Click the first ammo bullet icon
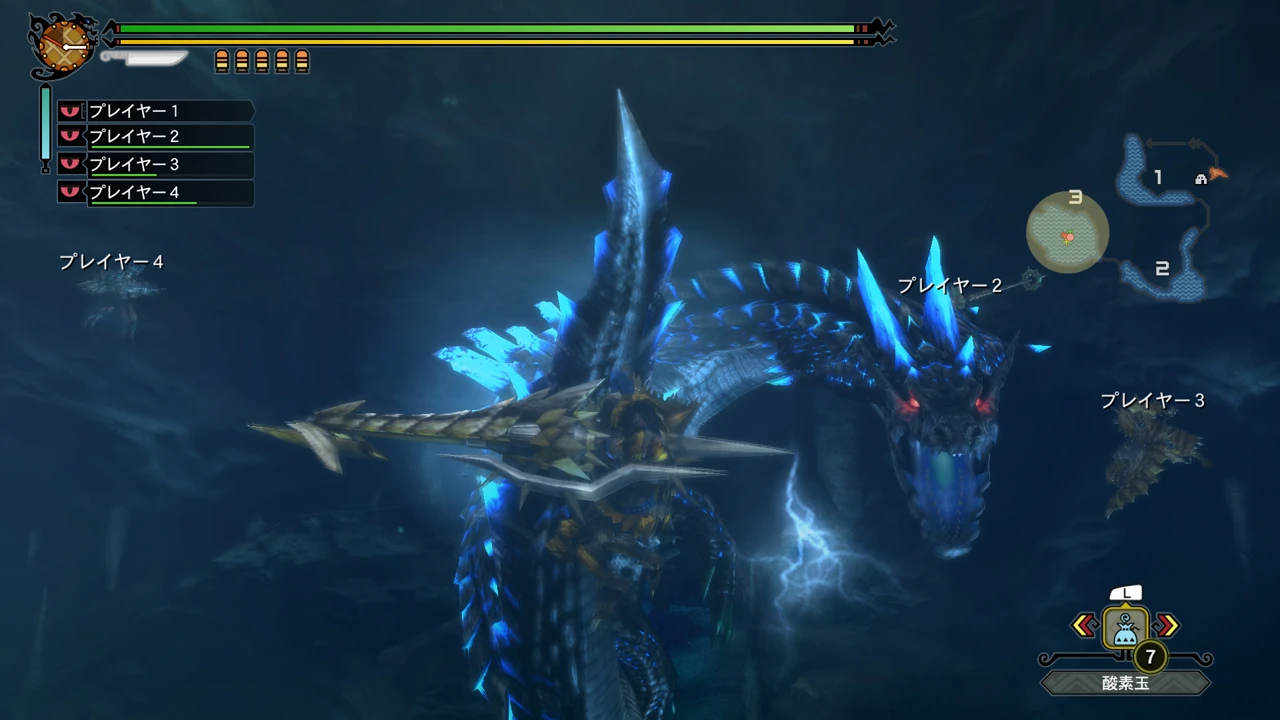This screenshot has width=1280, height=720. [221, 59]
